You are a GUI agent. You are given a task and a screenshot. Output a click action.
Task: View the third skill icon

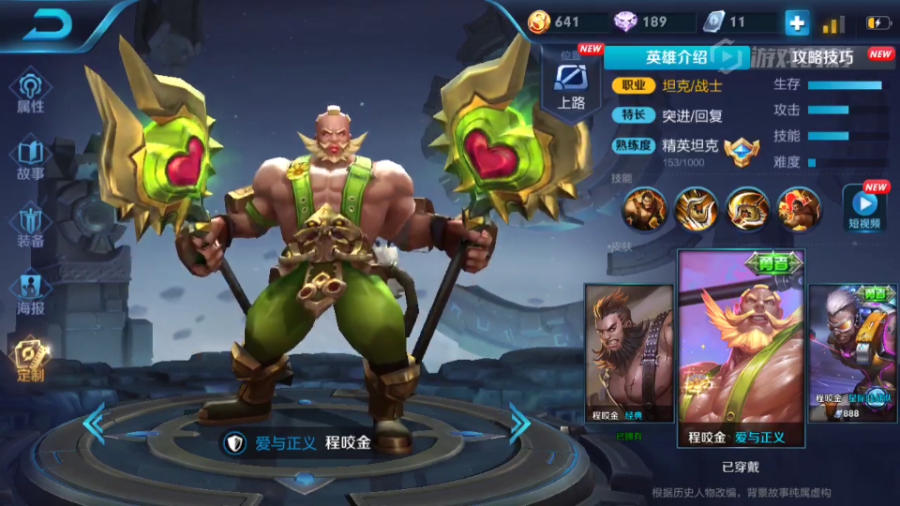tap(747, 208)
